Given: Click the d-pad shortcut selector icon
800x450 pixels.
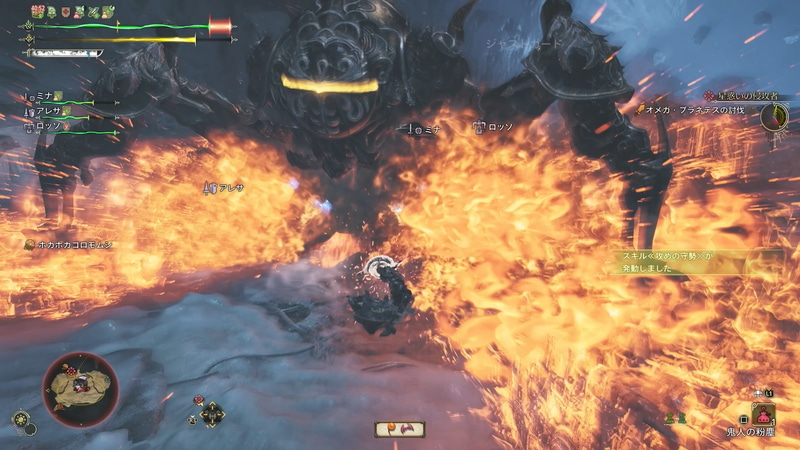Looking at the screenshot, I should click(211, 412).
